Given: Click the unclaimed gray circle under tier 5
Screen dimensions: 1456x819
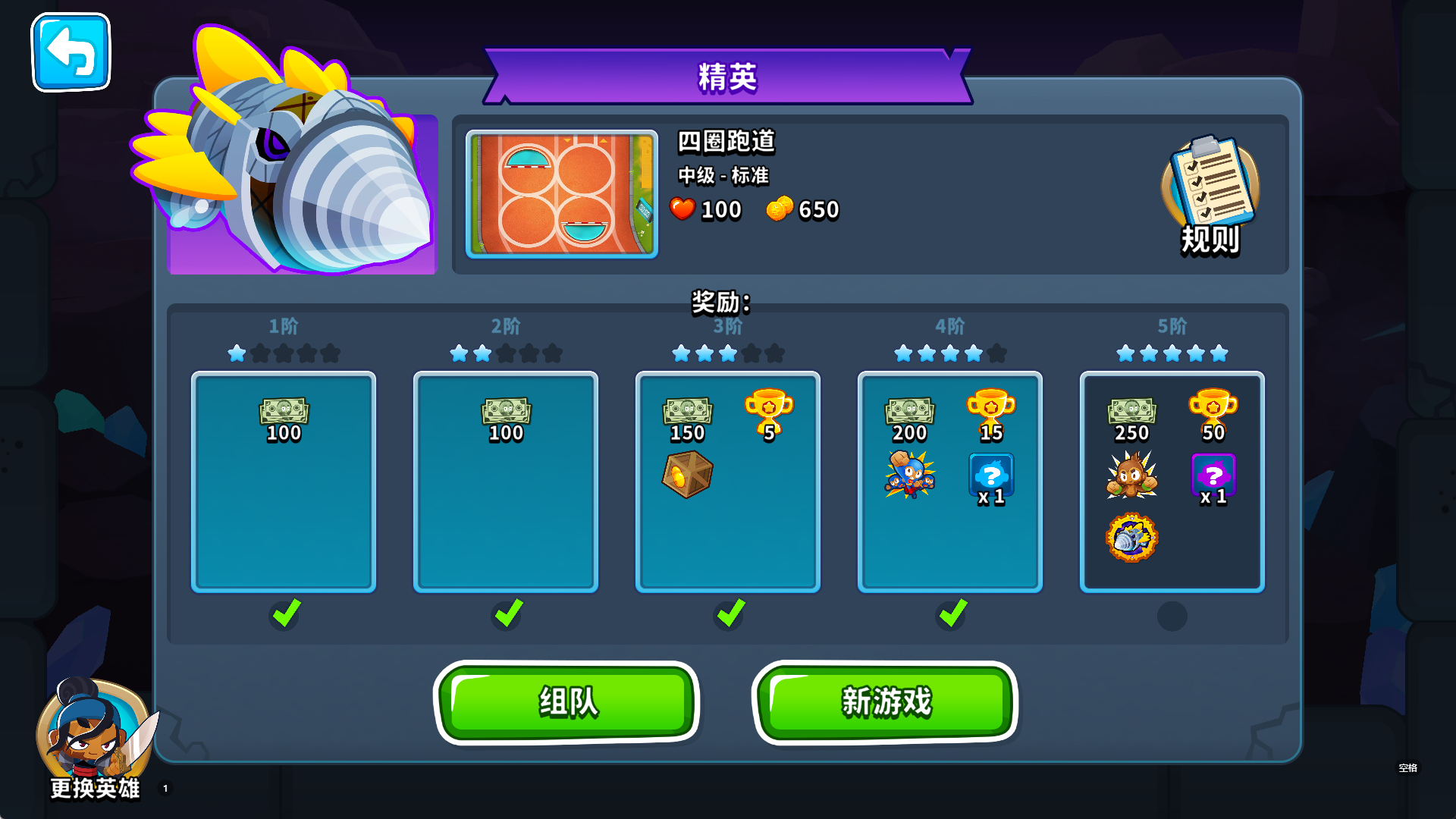Looking at the screenshot, I should coord(1172,616).
